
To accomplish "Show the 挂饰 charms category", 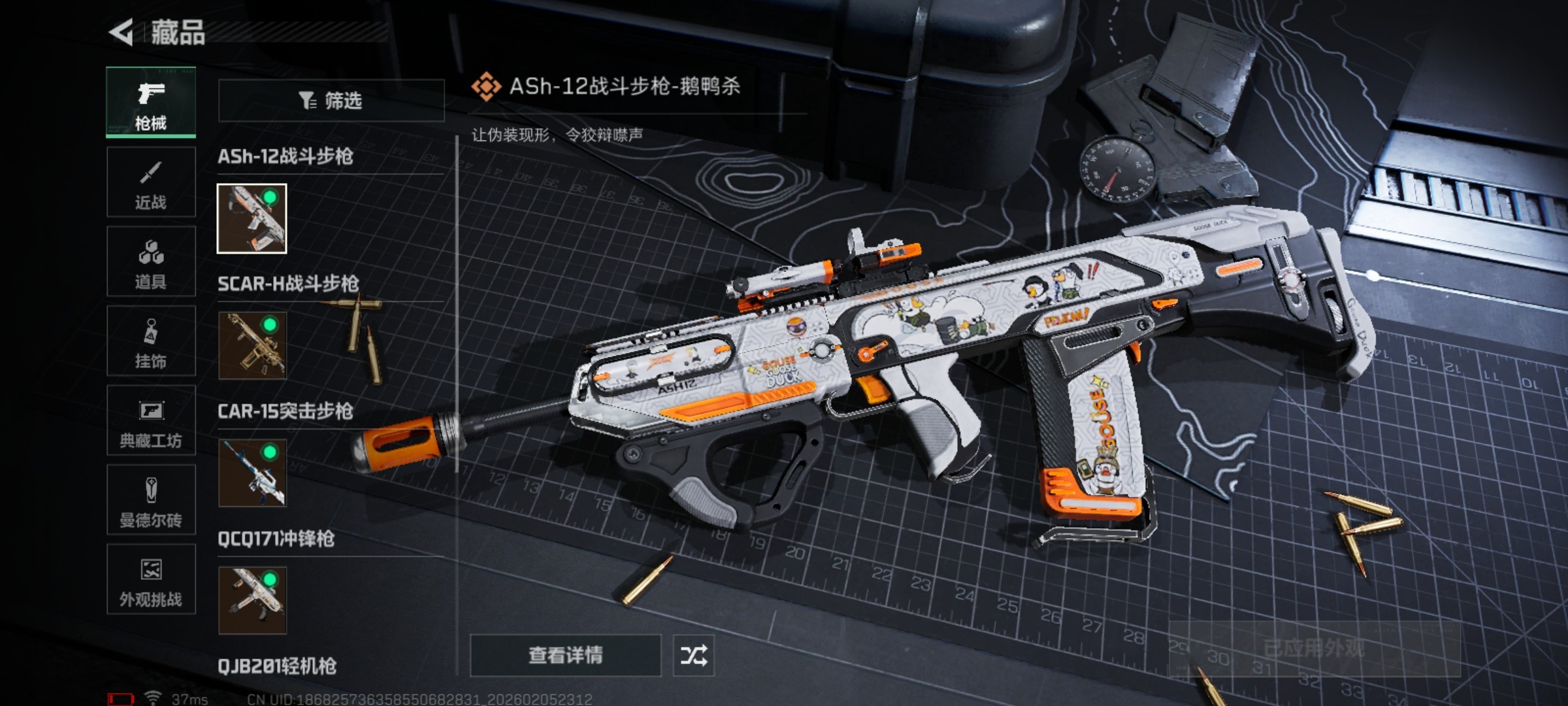I will 151,341.
